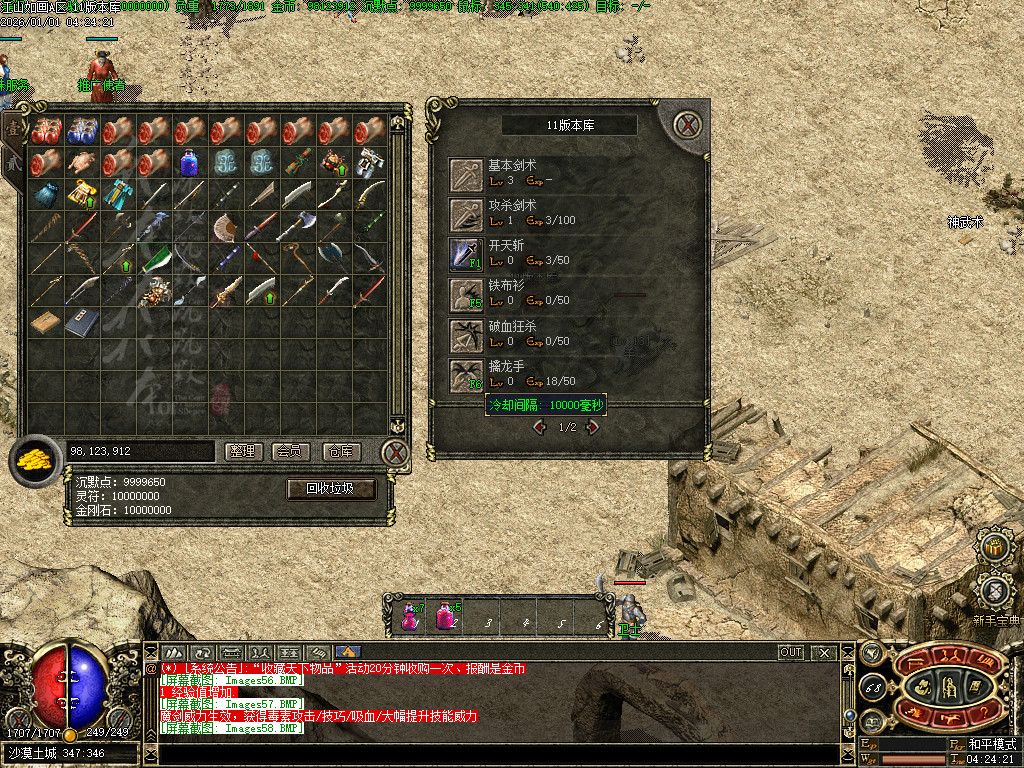
Task: Open the 仓库 warehouse
Action: click(x=341, y=452)
